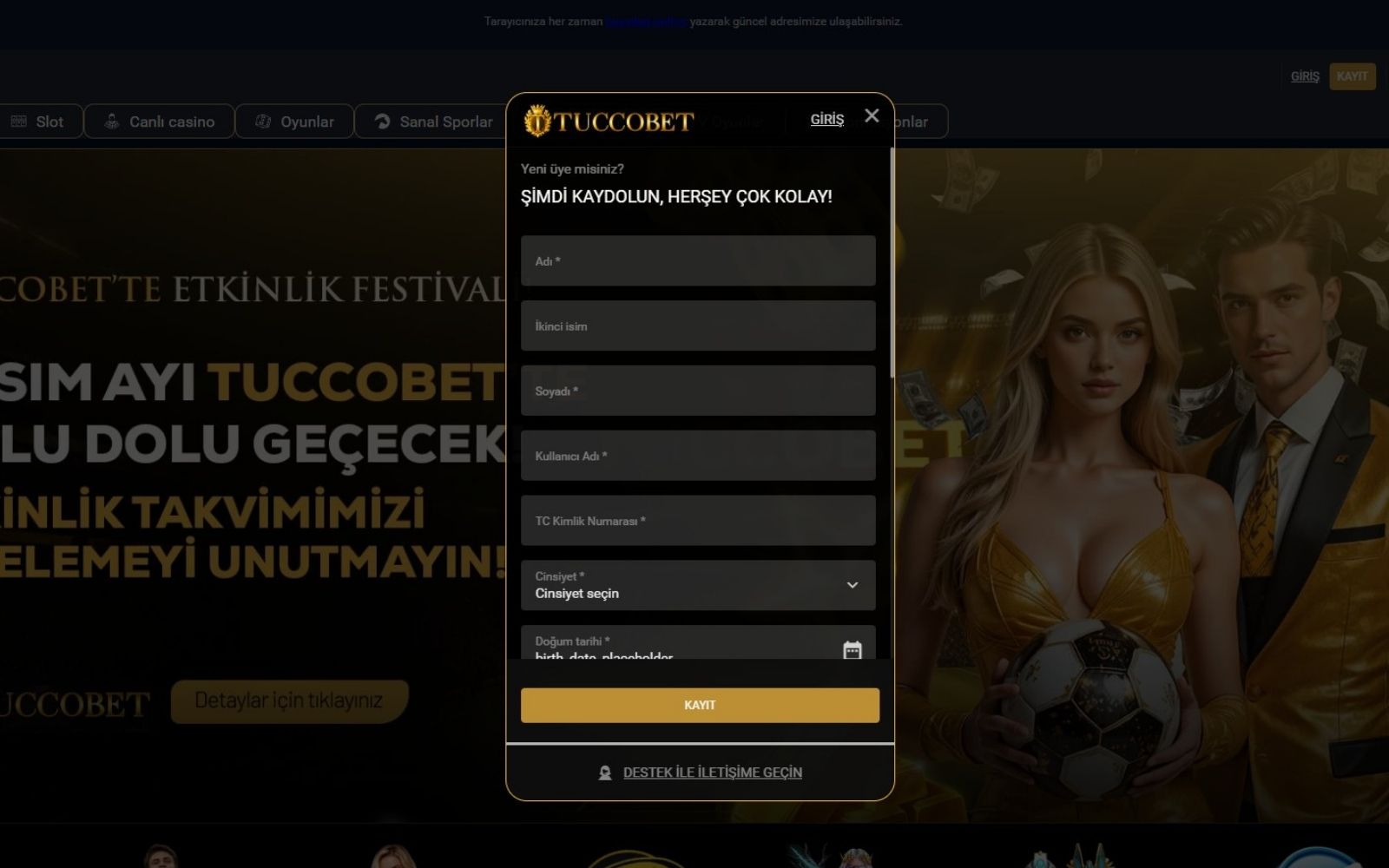Dismiss the registration modal with the X

[x=872, y=115]
